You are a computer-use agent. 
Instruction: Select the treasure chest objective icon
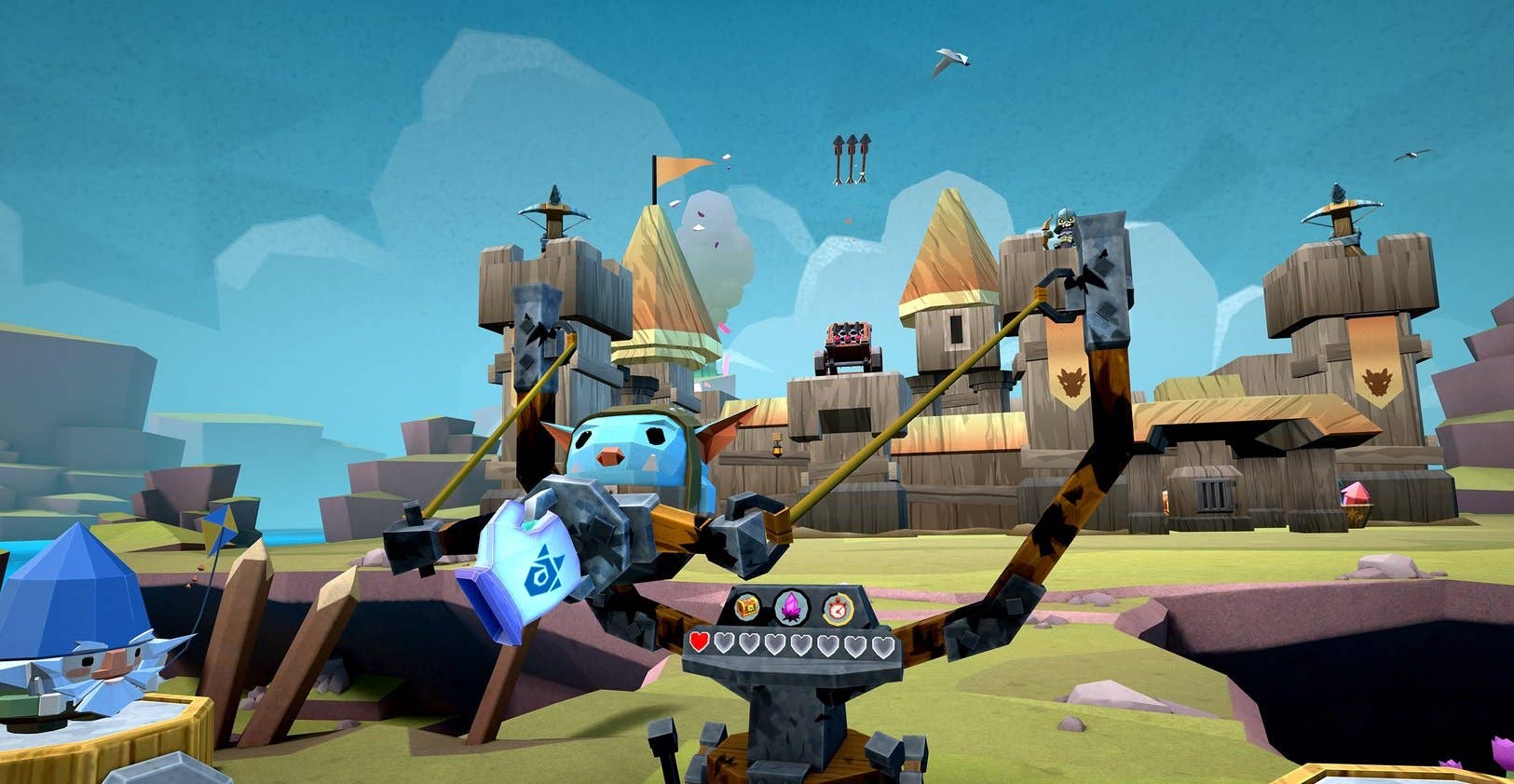[747, 608]
